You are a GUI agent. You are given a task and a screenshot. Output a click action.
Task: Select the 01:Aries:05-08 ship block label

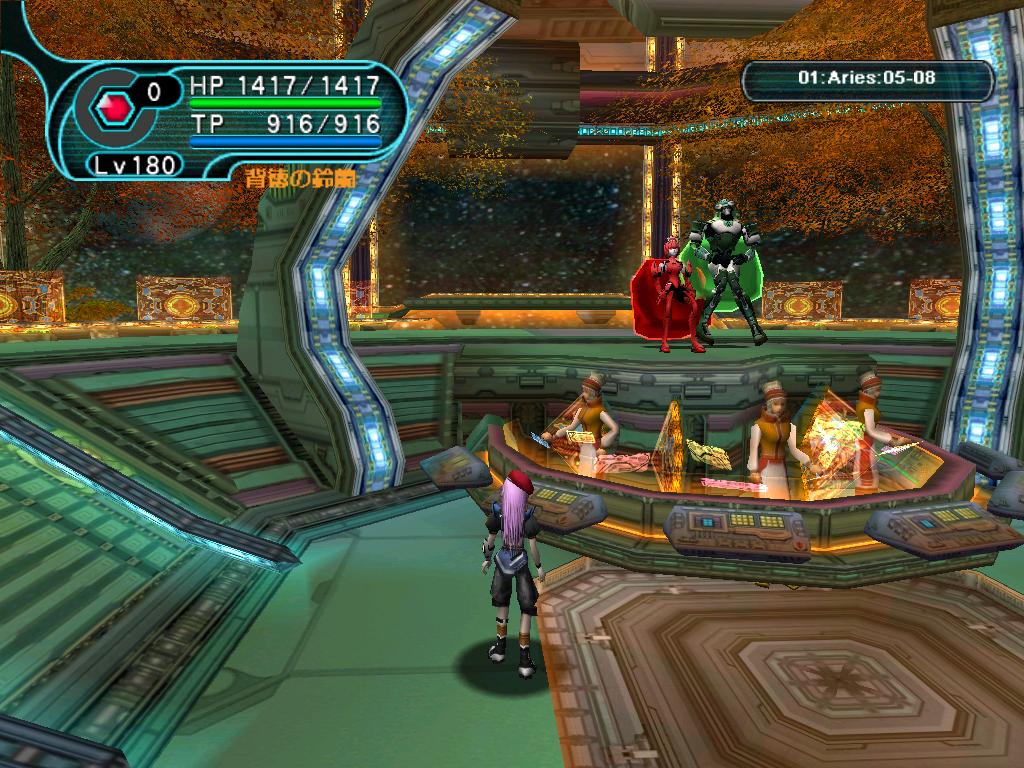[867, 76]
